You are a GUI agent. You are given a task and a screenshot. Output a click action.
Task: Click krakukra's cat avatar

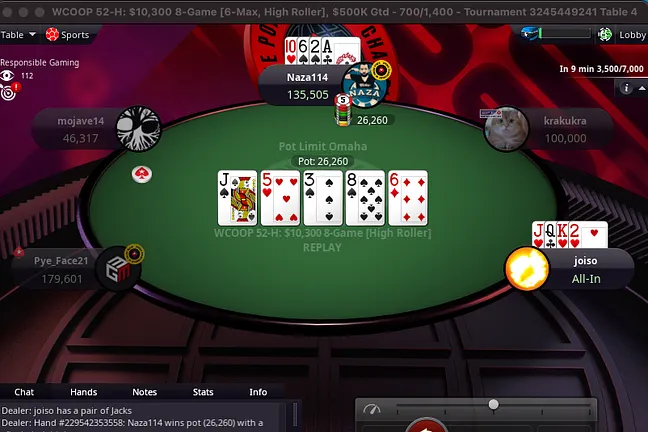tap(506, 129)
